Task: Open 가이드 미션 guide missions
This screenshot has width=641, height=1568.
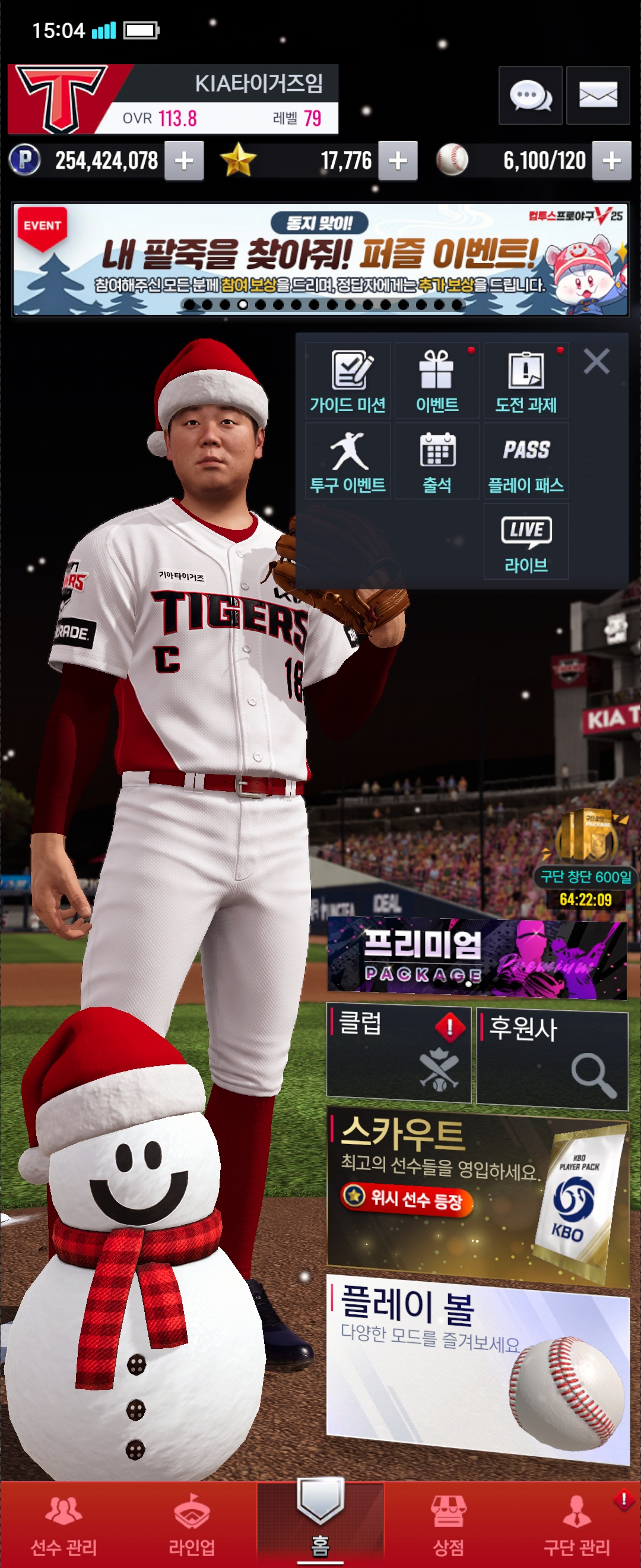Action: (348, 381)
